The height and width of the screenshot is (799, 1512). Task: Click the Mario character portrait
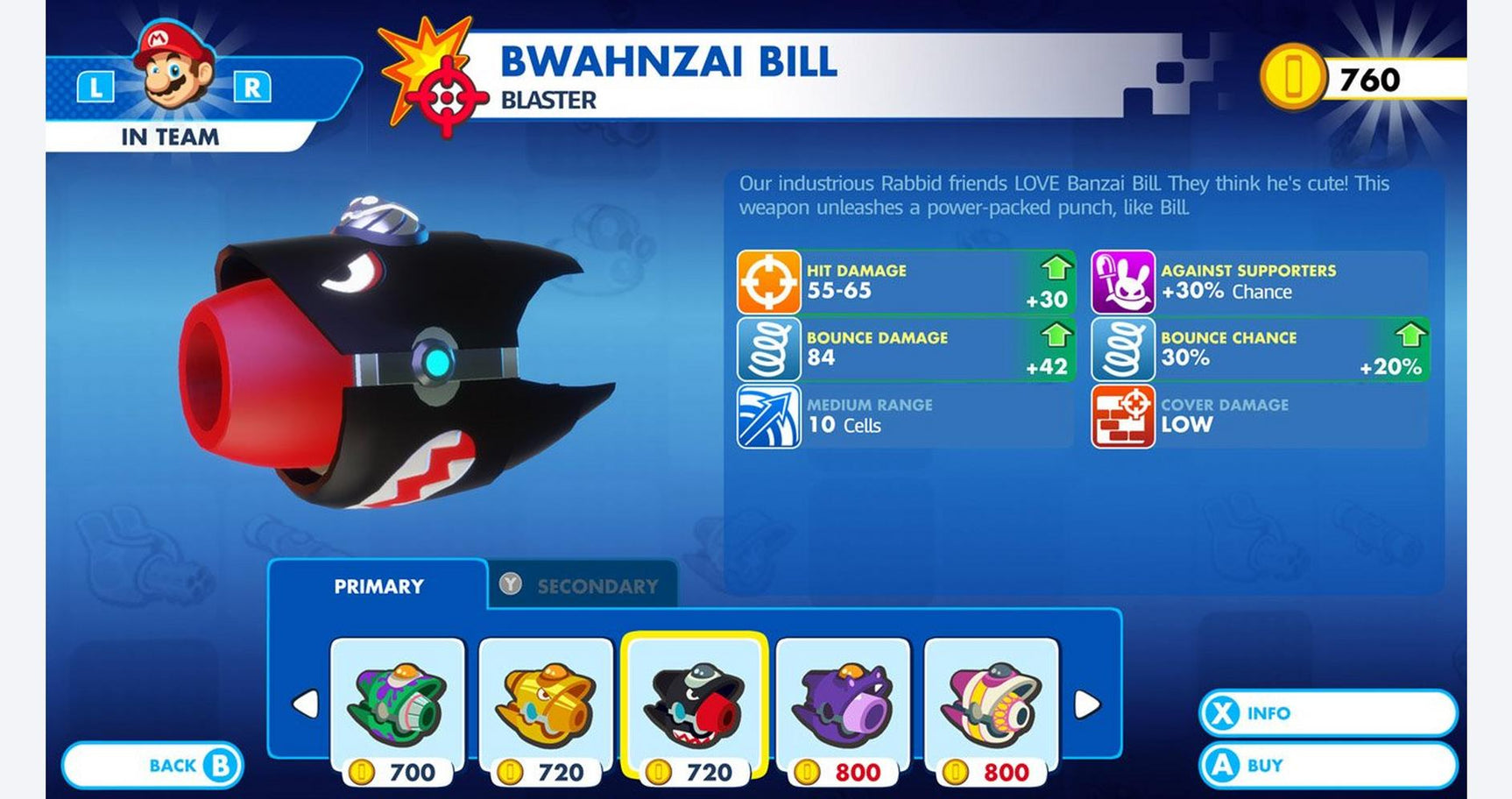(173, 68)
